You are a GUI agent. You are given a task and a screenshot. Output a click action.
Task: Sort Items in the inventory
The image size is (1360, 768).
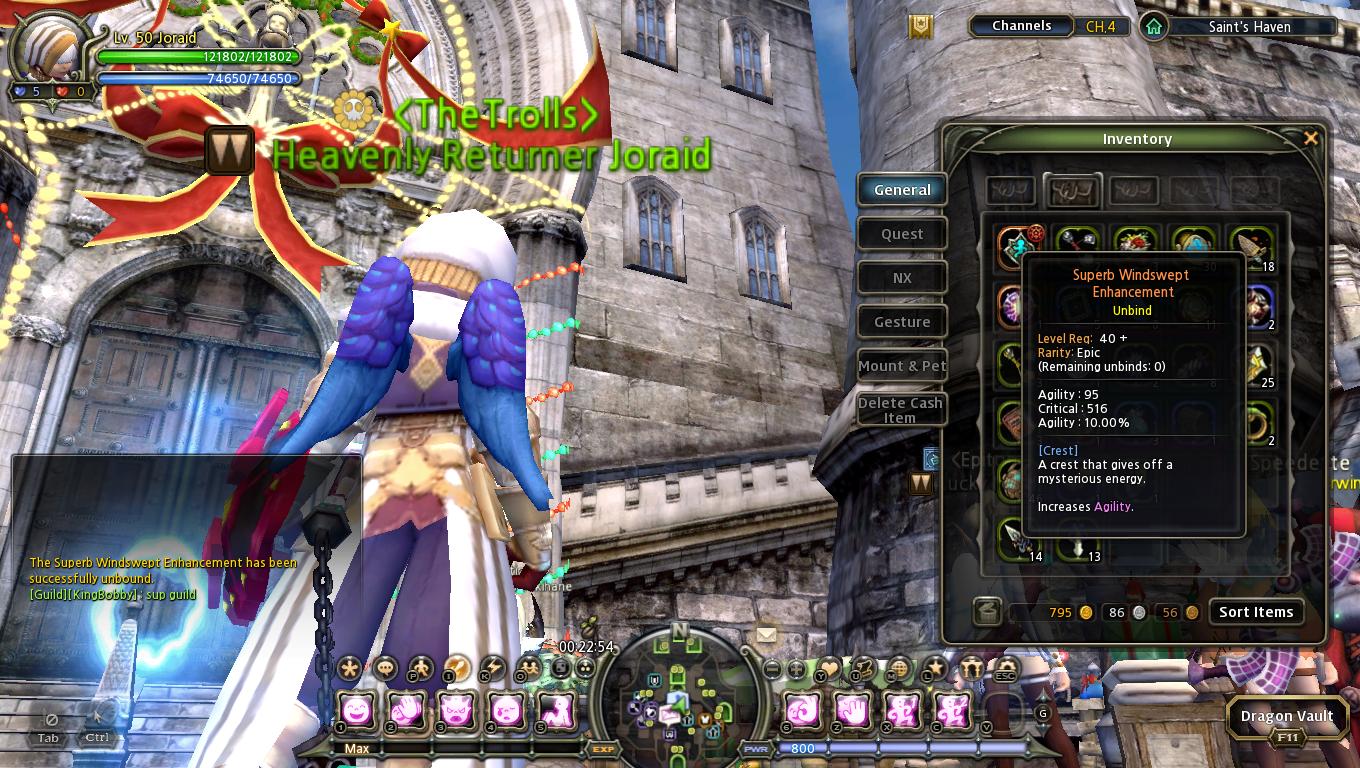(1255, 612)
